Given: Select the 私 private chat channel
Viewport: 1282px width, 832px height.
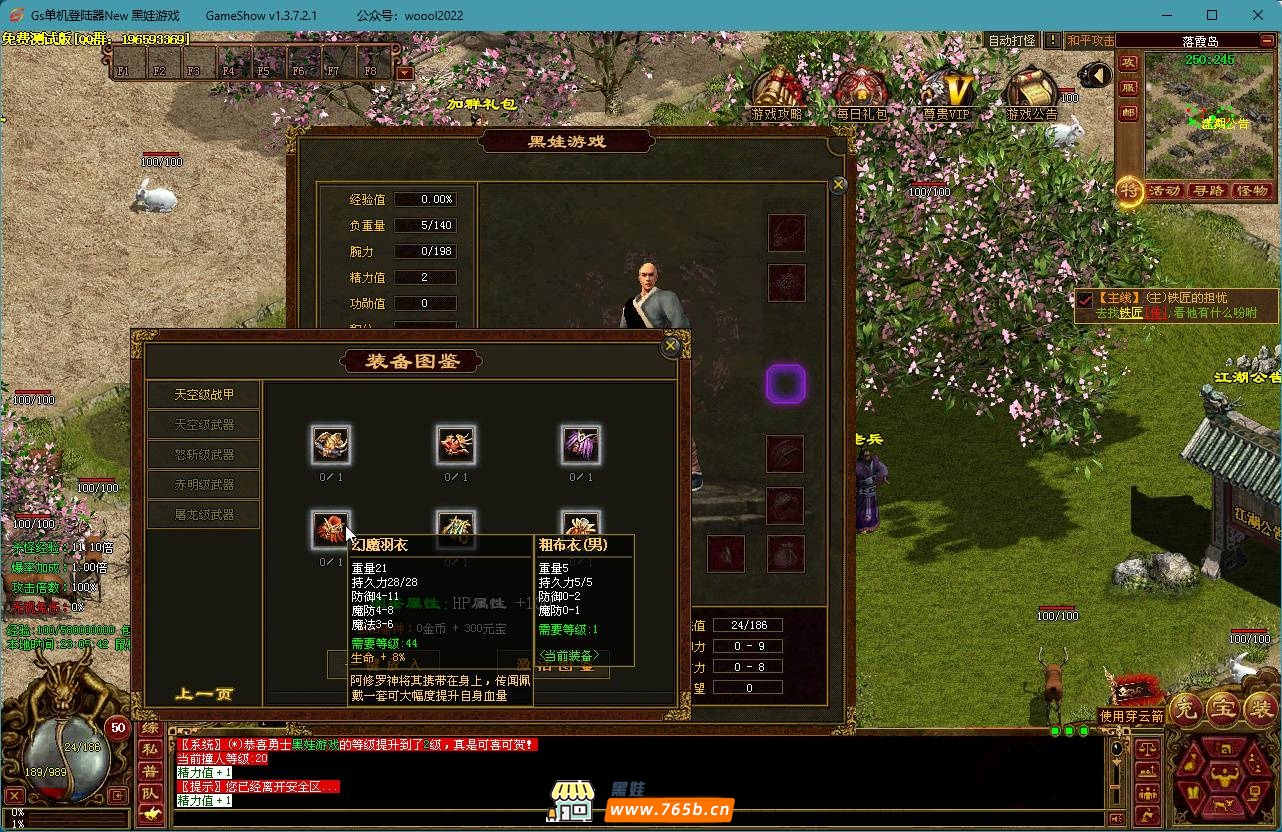Looking at the screenshot, I should 149,749.
